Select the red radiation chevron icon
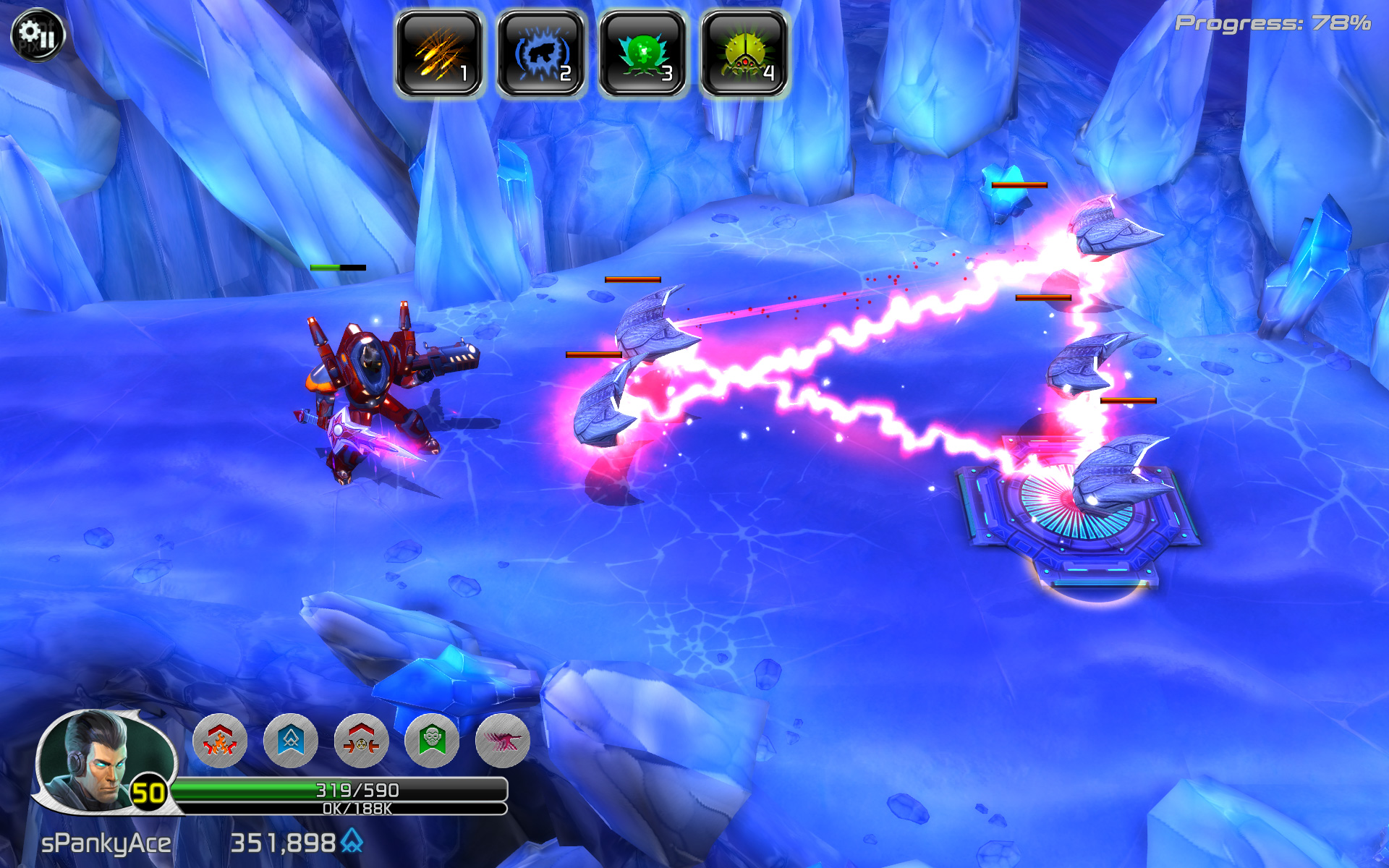Viewport: 1389px width, 868px height. (x=361, y=740)
